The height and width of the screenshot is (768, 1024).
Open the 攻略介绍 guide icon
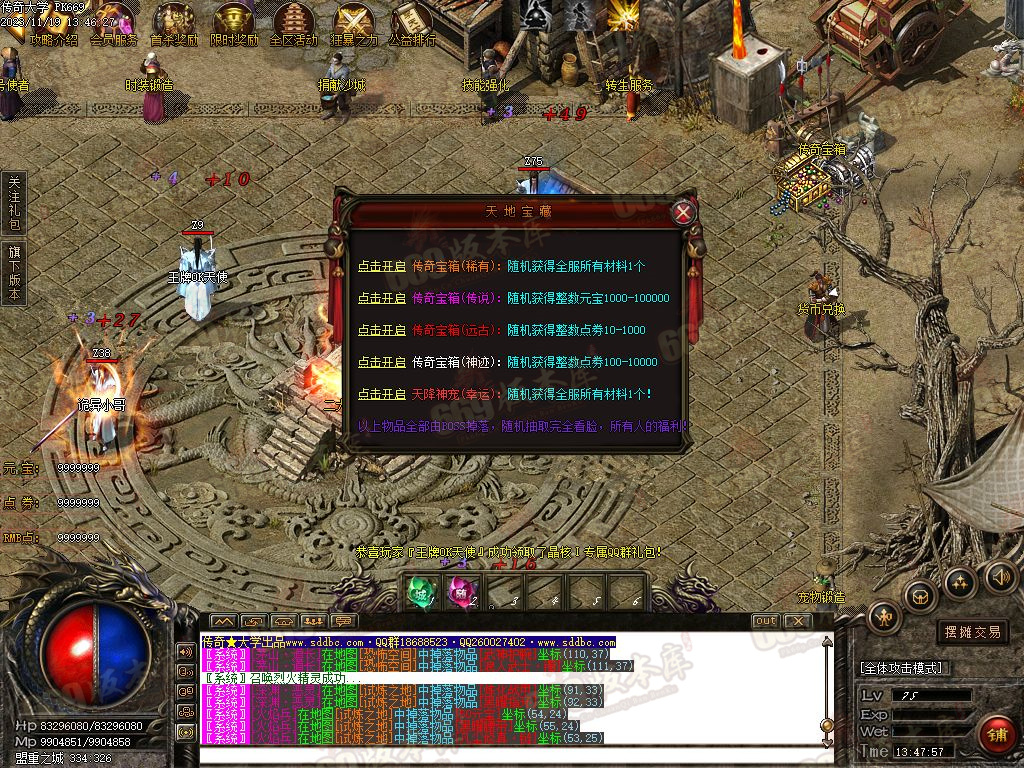point(54,22)
